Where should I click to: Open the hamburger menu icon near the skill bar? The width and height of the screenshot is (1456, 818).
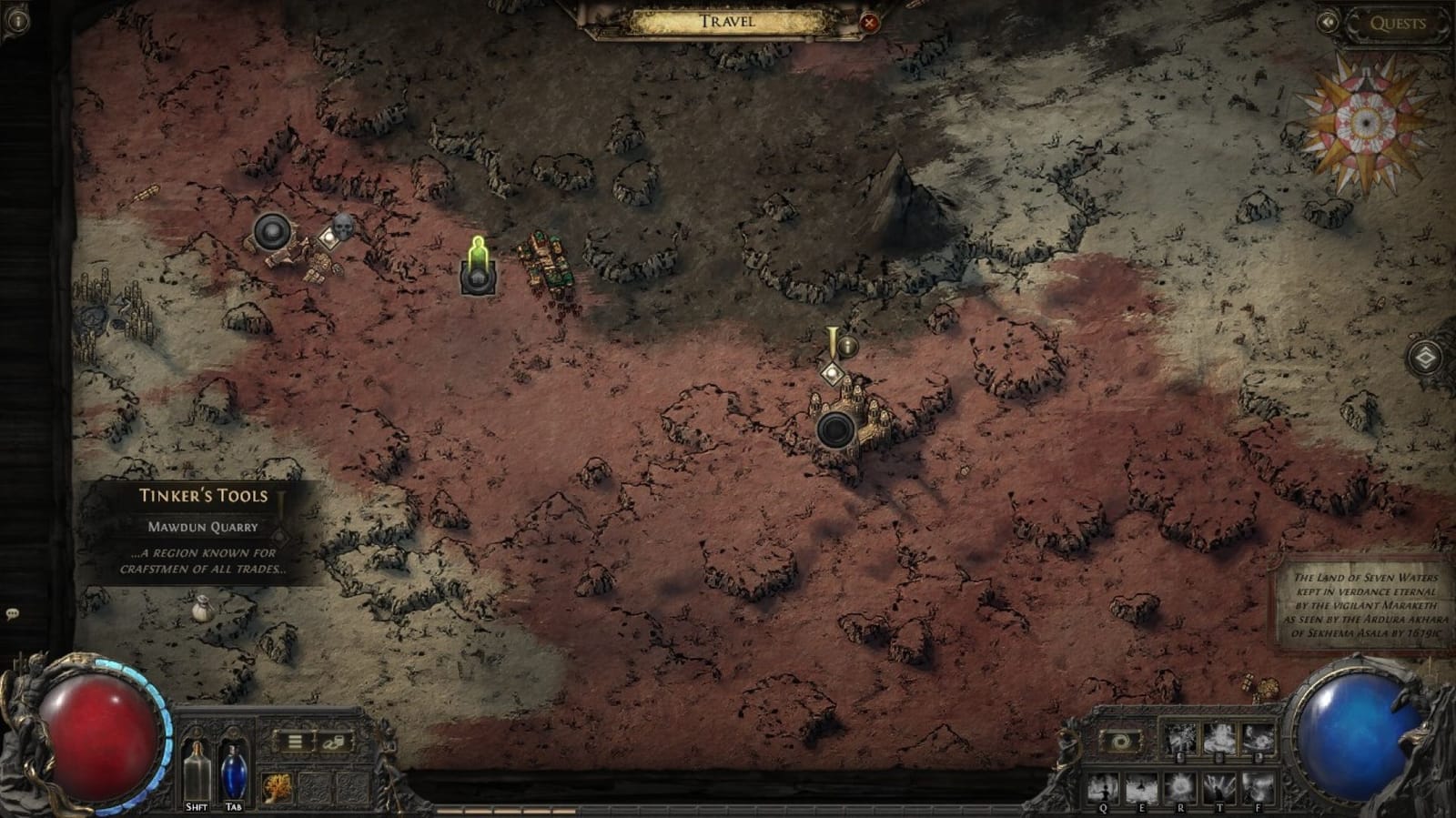coord(294,741)
